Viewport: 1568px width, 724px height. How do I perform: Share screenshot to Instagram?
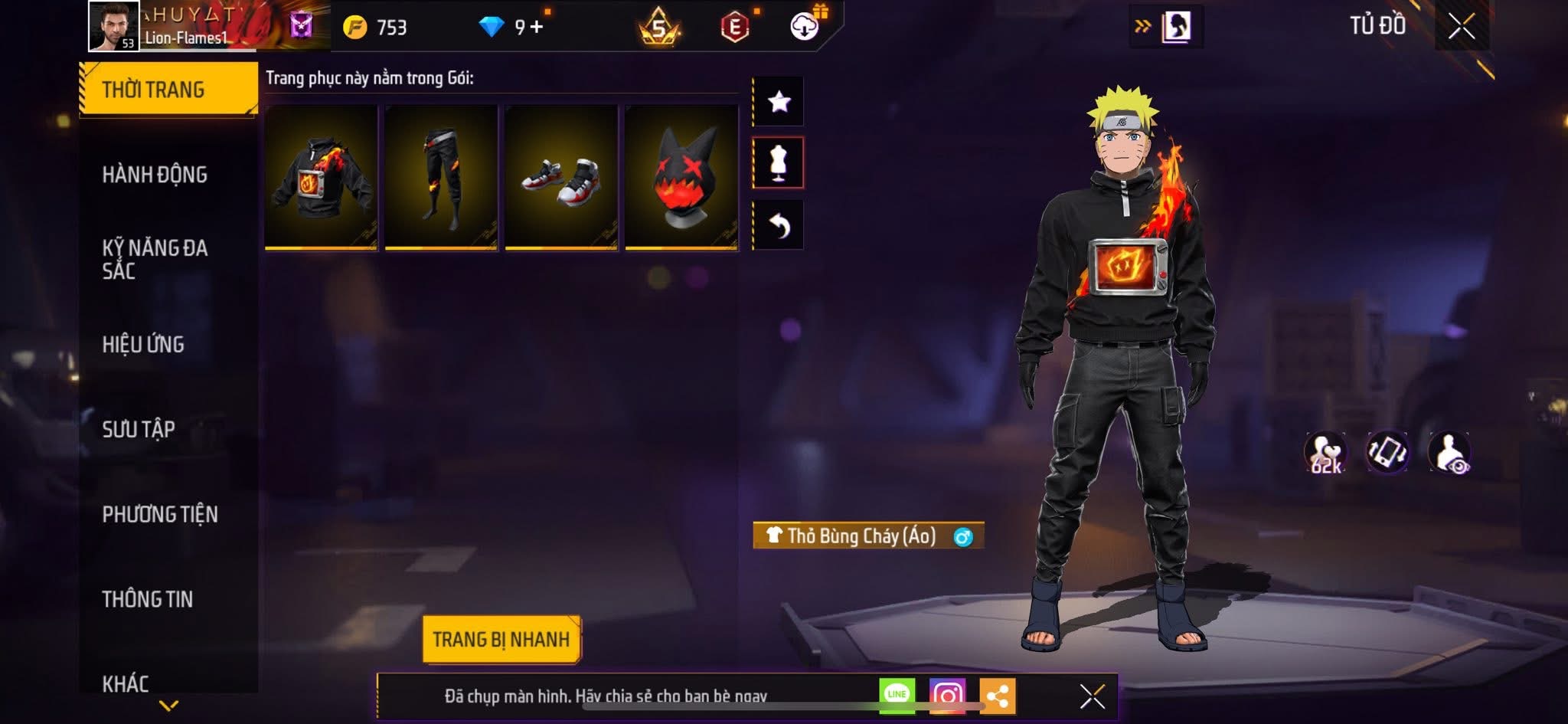(947, 693)
